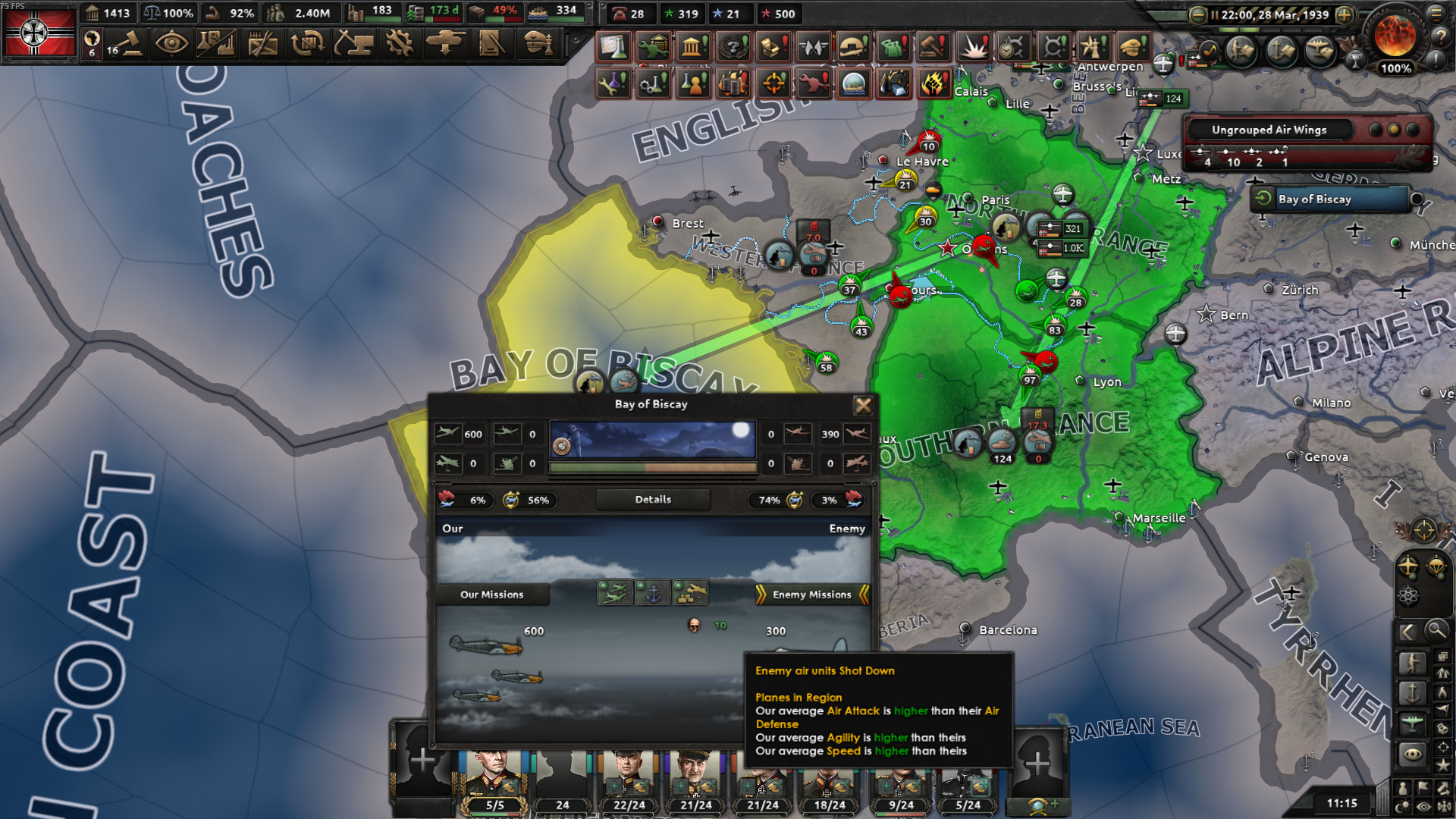Toggle the air superiority mission in Bay of Biscay
Screen dimensions: 1456x819
click(615, 592)
